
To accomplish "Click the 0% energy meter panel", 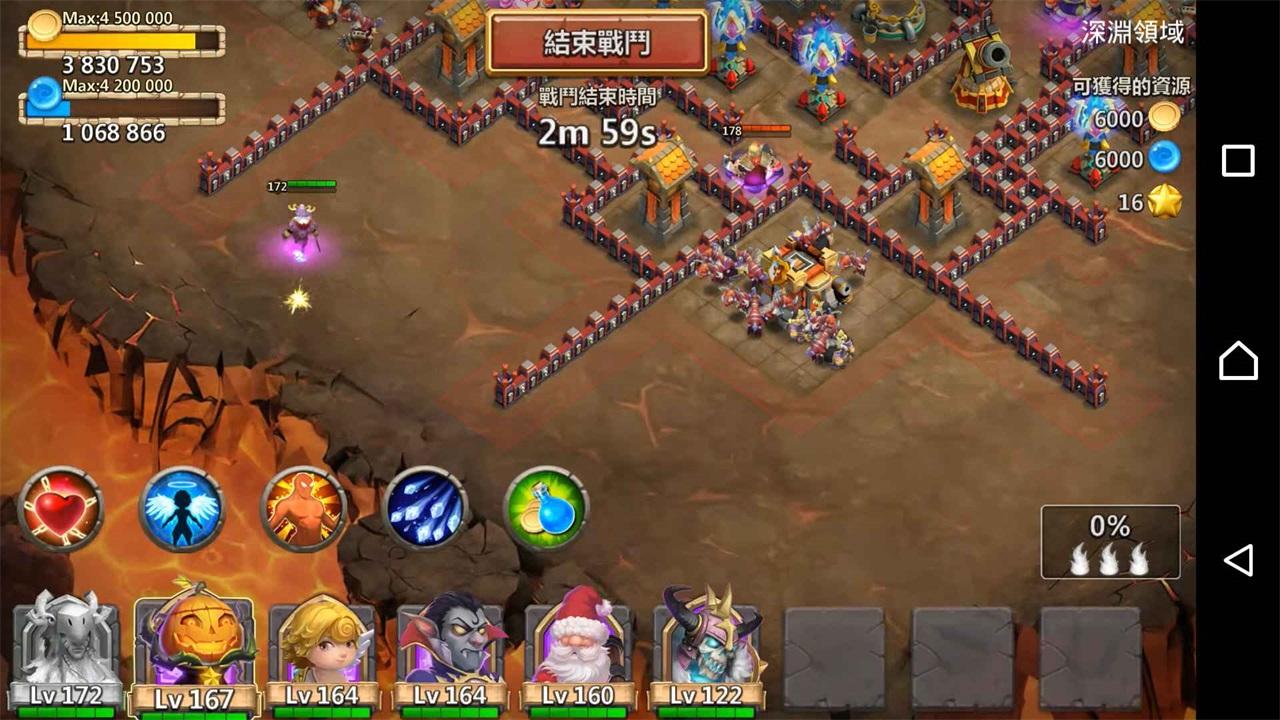I will pos(1110,540).
